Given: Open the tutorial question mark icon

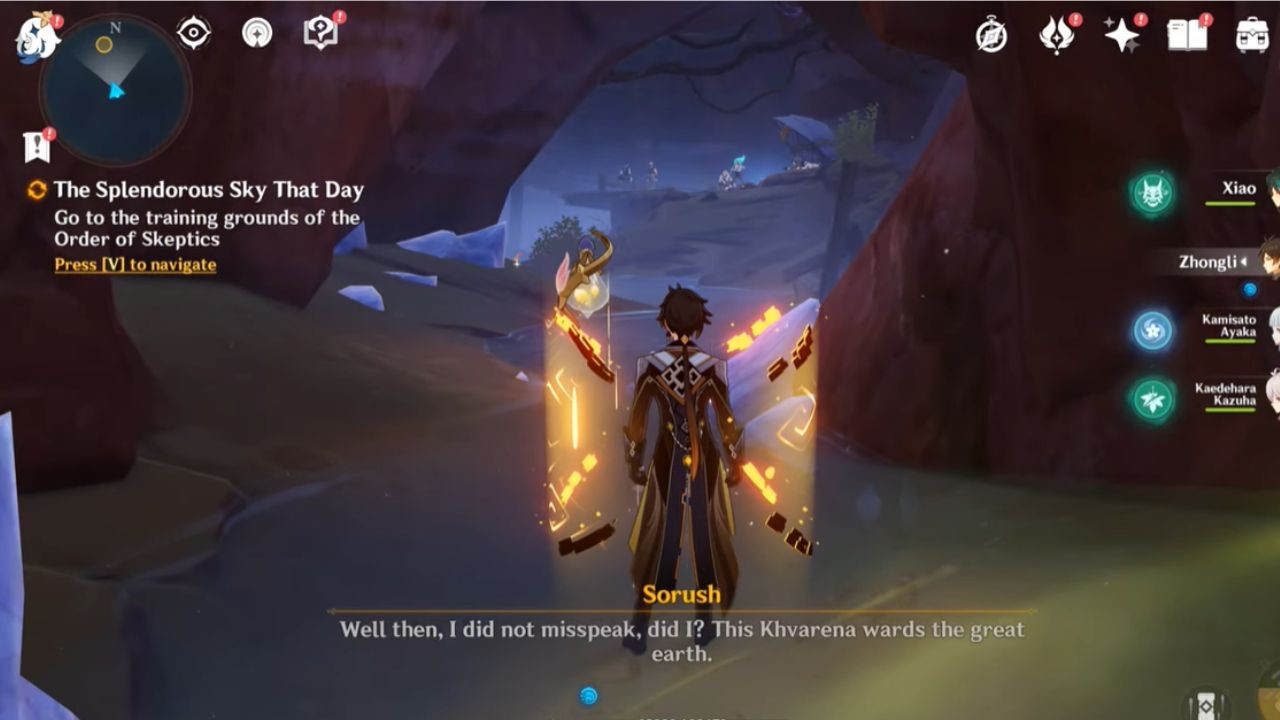Looking at the screenshot, I should tap(319, 33).
